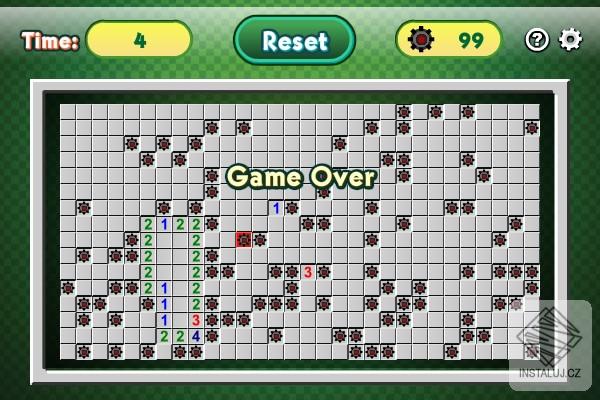Click the green Reset button
The width and height of the screenshot is (600, 400).
[x=294, y=40]
